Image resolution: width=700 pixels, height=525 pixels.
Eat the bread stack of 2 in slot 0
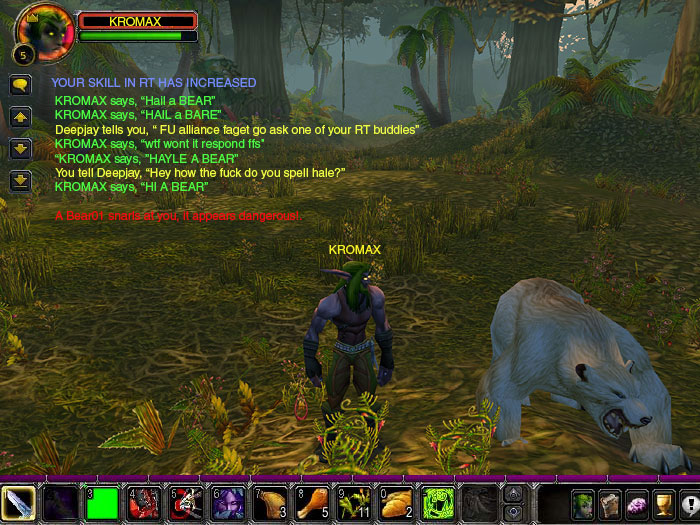click(396, 503)
